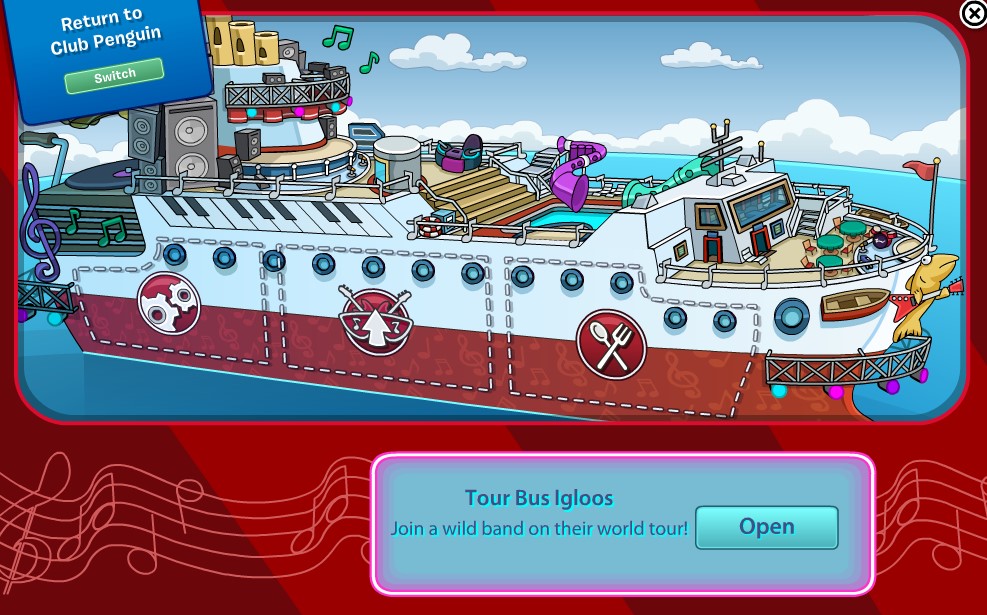The height and width of the screenshot is (615, 987).
Task: Click the green Switch button
Action: 114,76
